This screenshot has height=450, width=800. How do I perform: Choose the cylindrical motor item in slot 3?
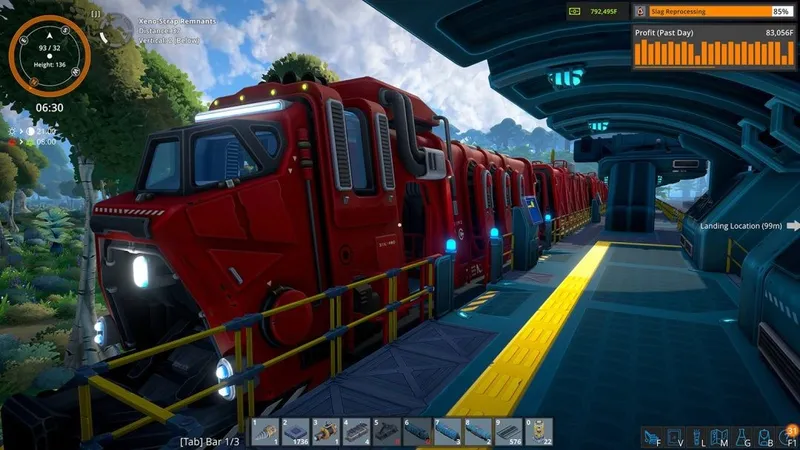pyautogui.click(x=325, y=432)
